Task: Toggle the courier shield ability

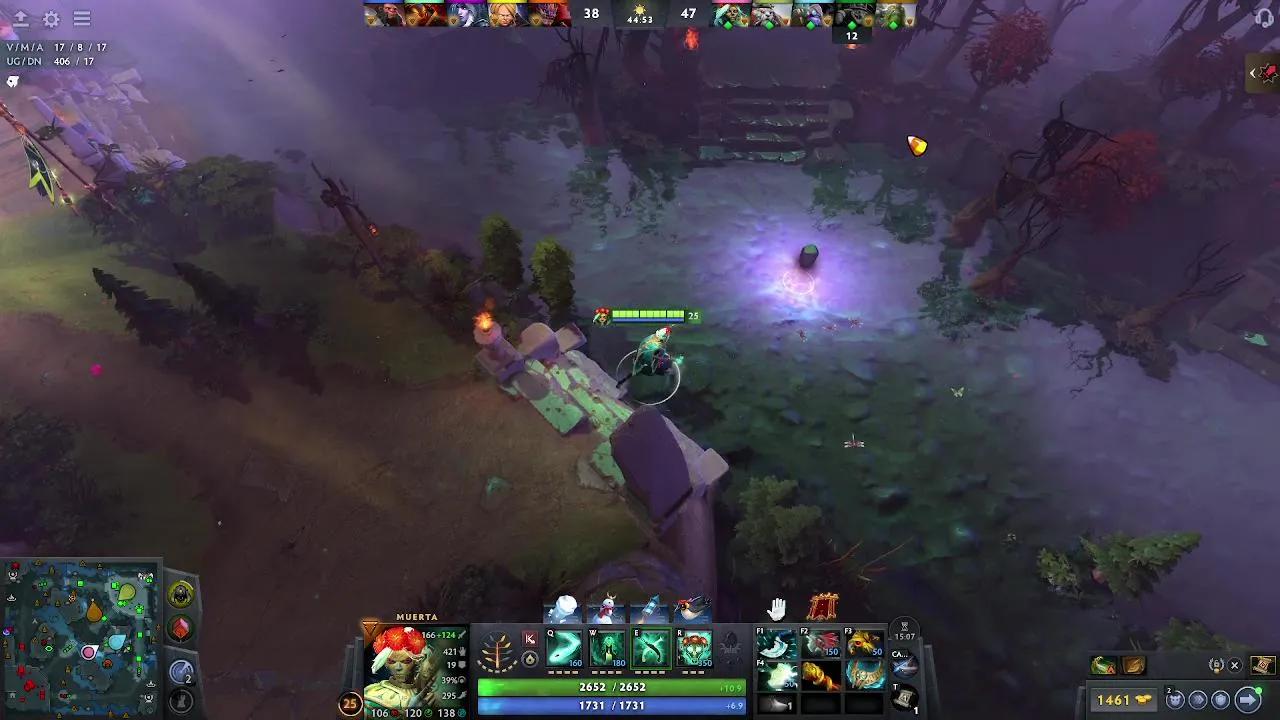Action: 1220,699
